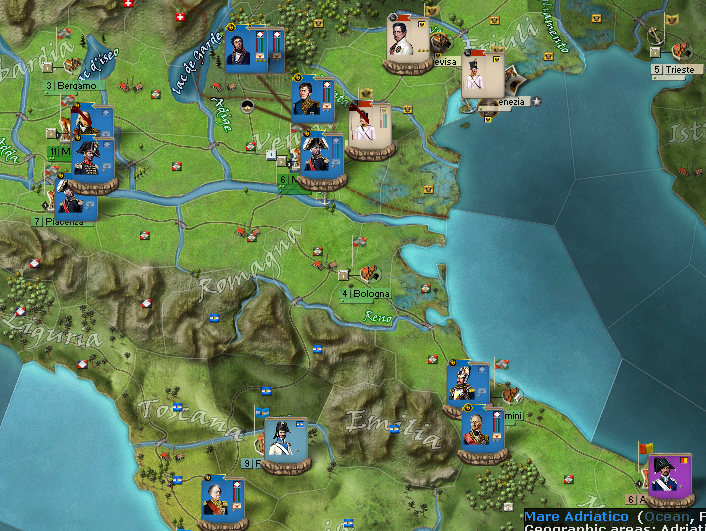Click the Bologna city label
Image resolution: width=706 pixels, height=531 pixels.
[x=366, y=294]
